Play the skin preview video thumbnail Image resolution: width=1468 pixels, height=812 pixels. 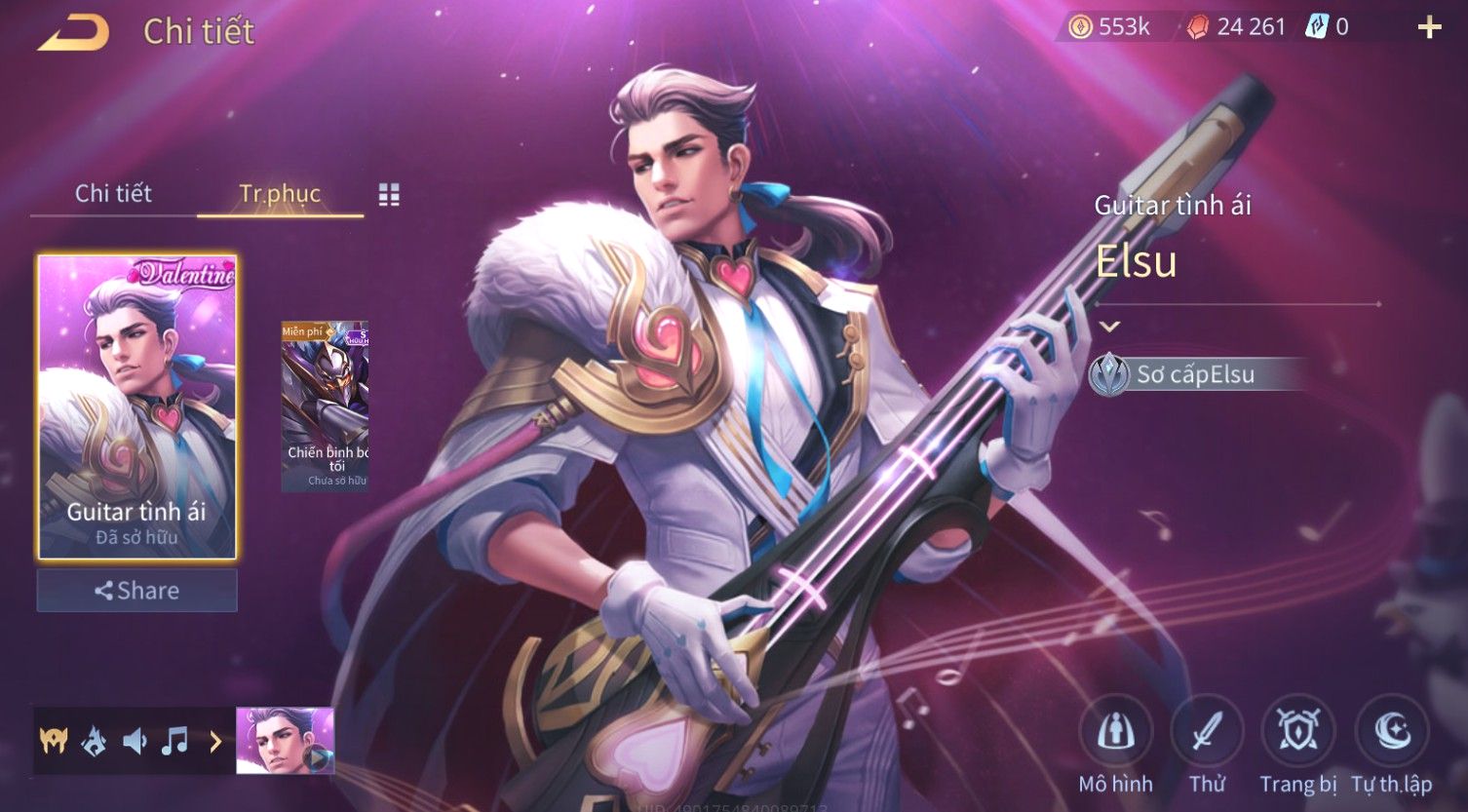pyautogui.click(x=285, y=741)
